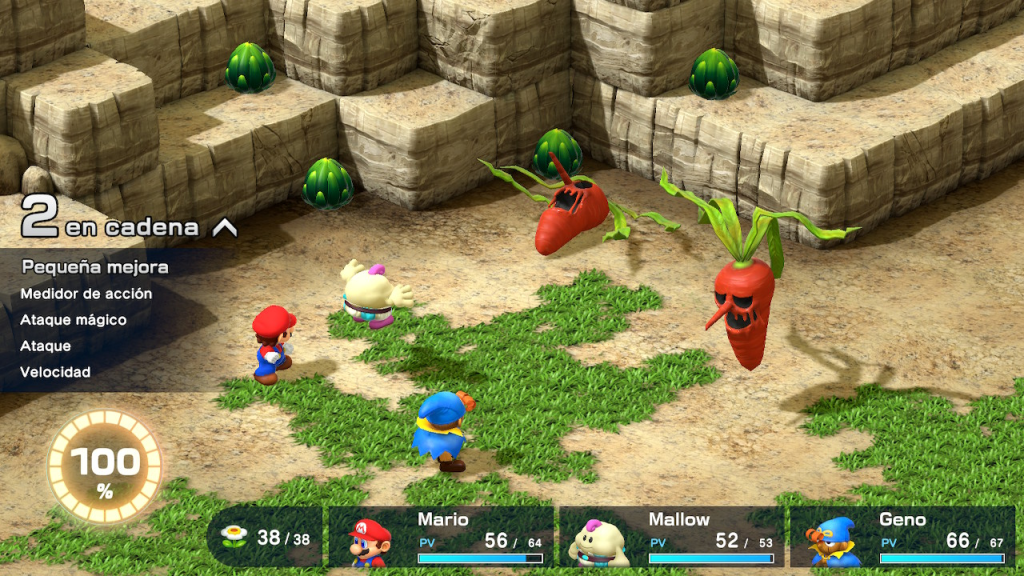Viewport: 1024px width, 576px height.
Task: Select Mario's party status panel
Action: click(x=439, y=537)
